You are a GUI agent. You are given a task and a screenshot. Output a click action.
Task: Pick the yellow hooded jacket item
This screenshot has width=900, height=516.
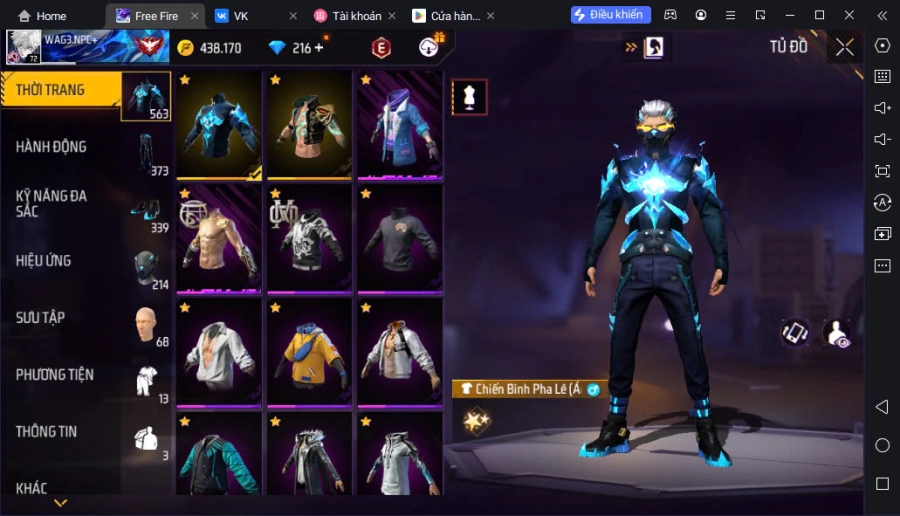coord(309,352)
